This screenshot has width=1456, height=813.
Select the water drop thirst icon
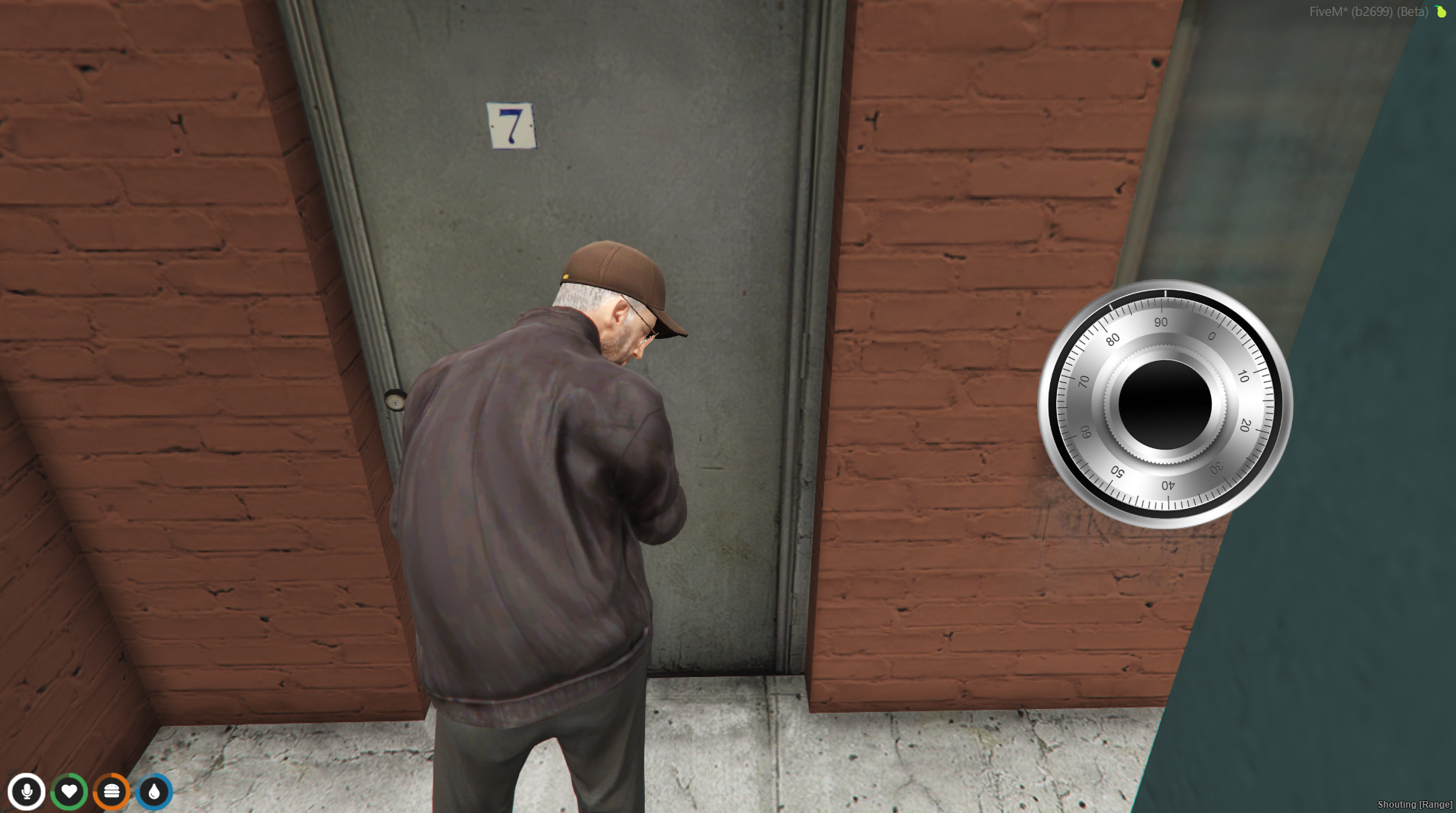[x=153, y=791]
